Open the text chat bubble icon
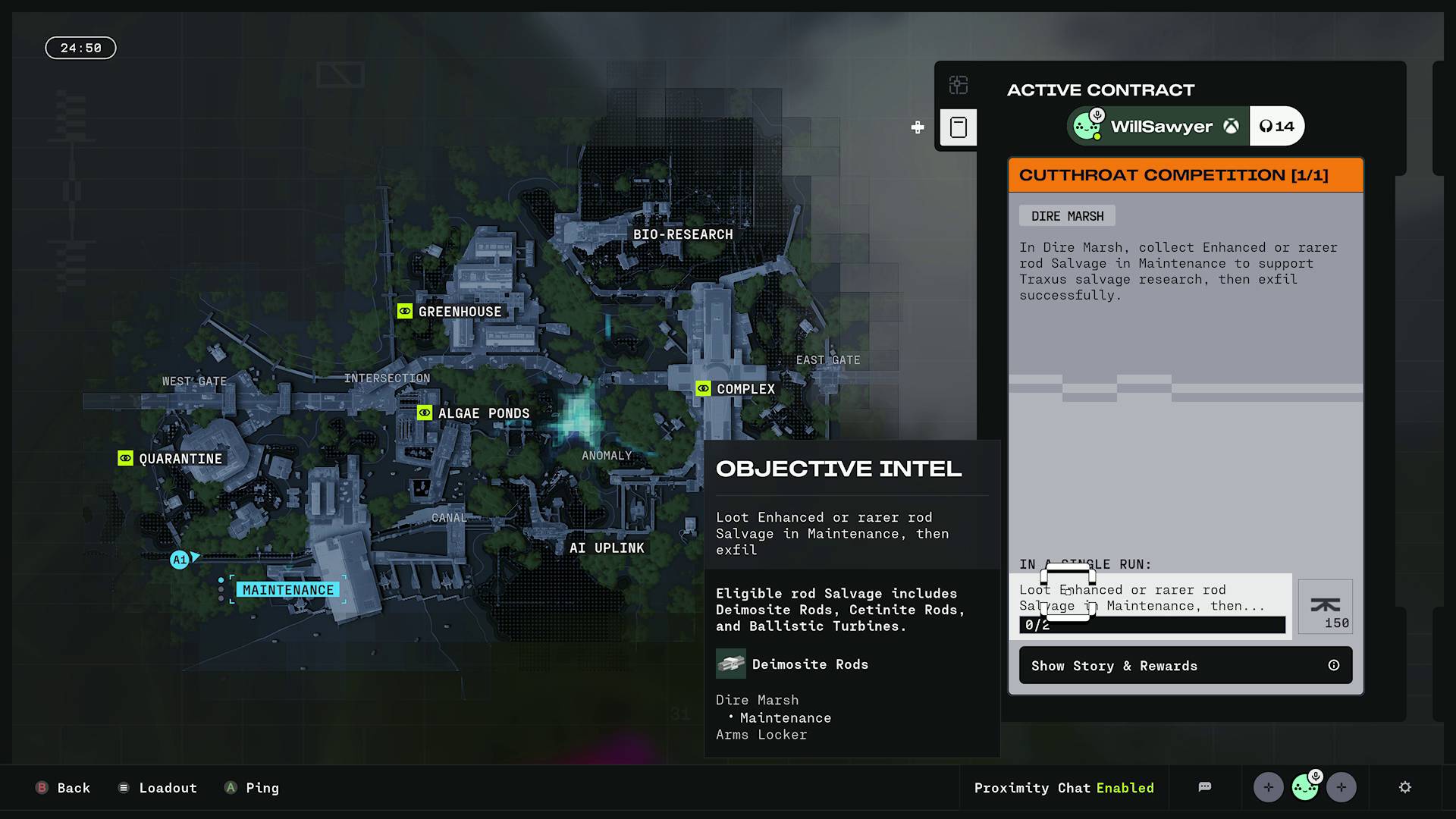1456x819 pixels. pos(1206,787)
